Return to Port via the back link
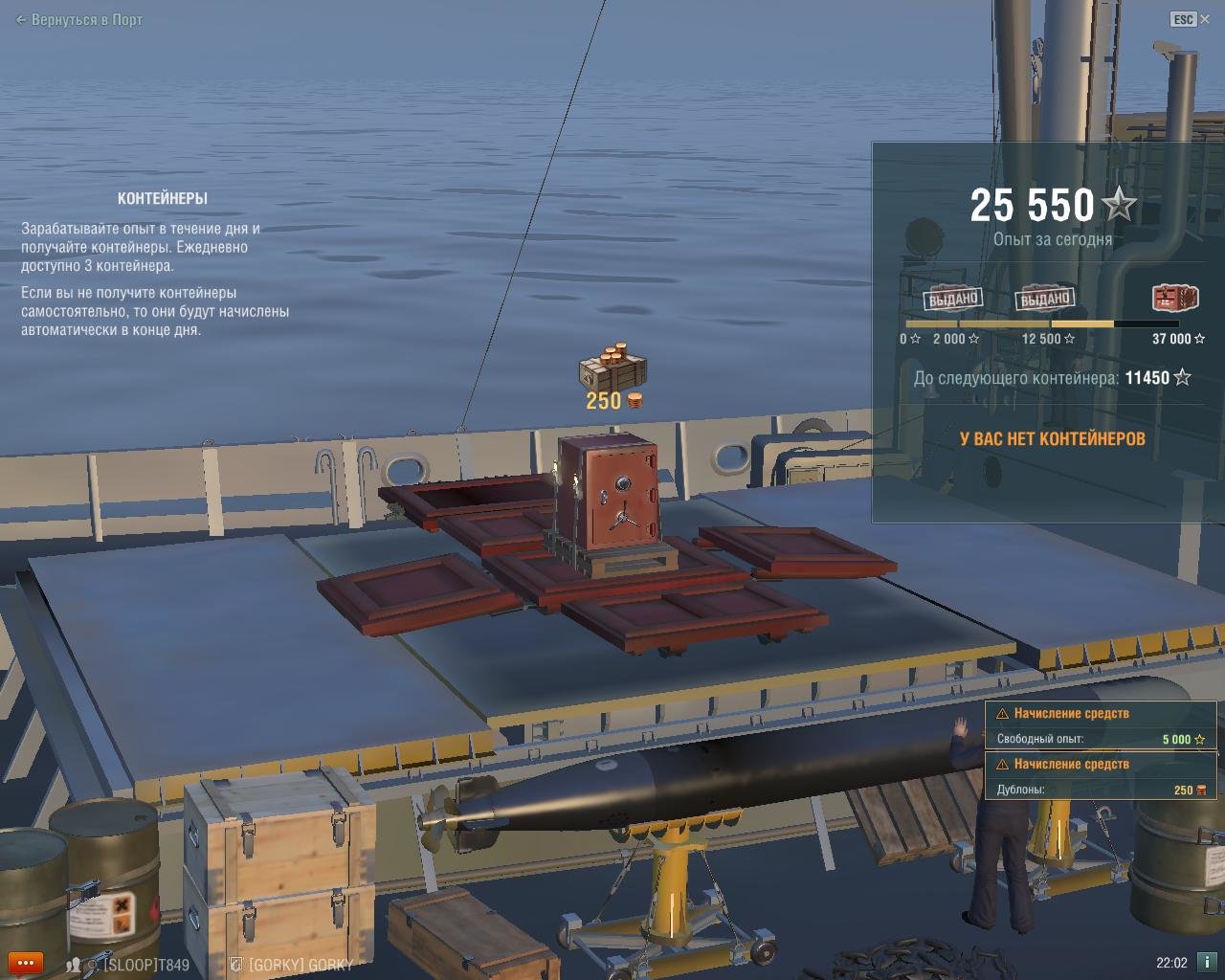1225x980 pixels. click(79, 19)
